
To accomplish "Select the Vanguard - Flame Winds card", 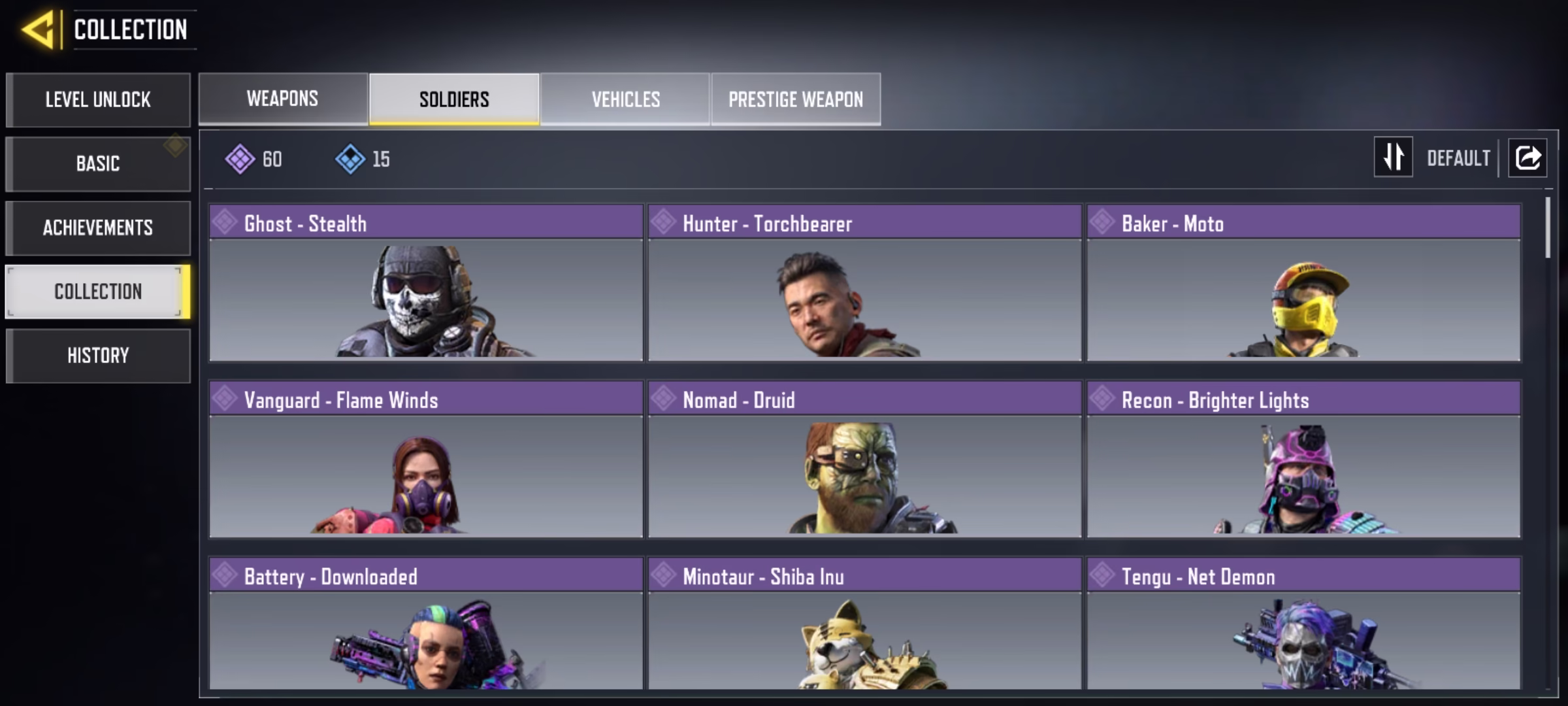I will (426, 460).
